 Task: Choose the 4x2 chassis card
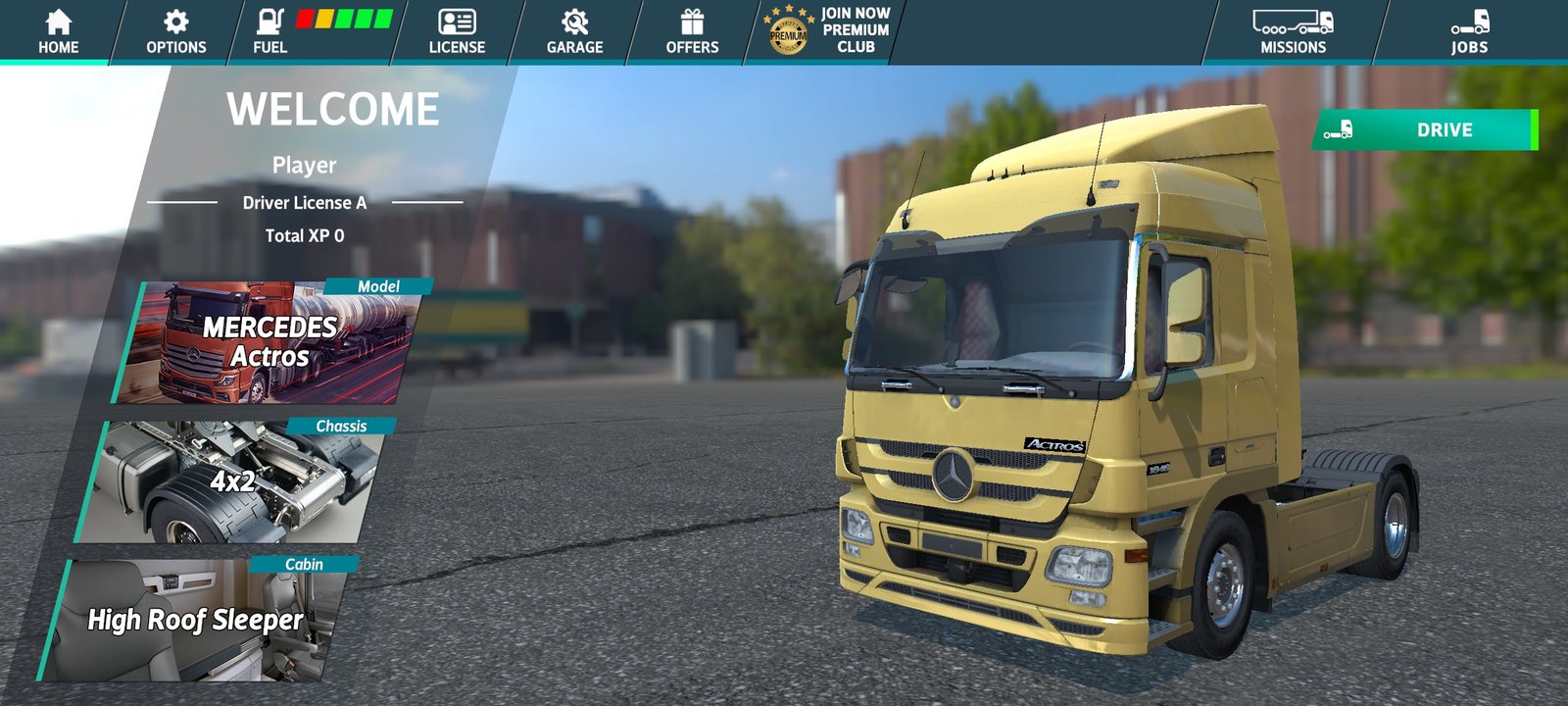233,482
